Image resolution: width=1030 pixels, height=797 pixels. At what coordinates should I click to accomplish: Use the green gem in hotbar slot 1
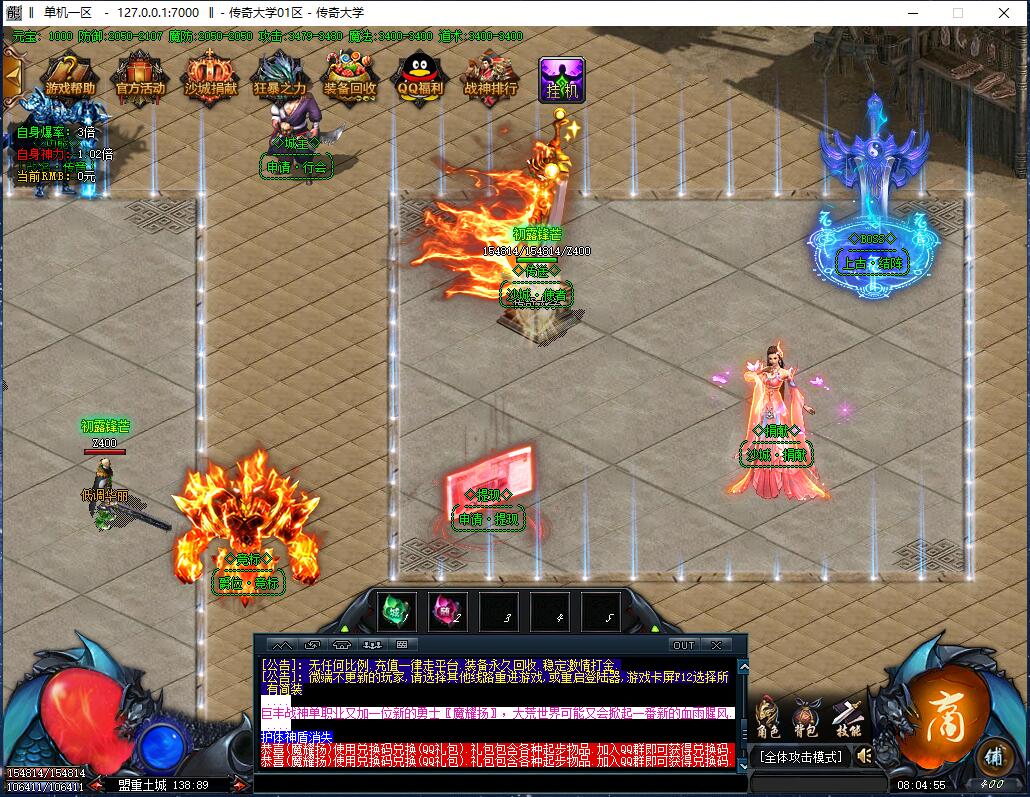[396, 610]
